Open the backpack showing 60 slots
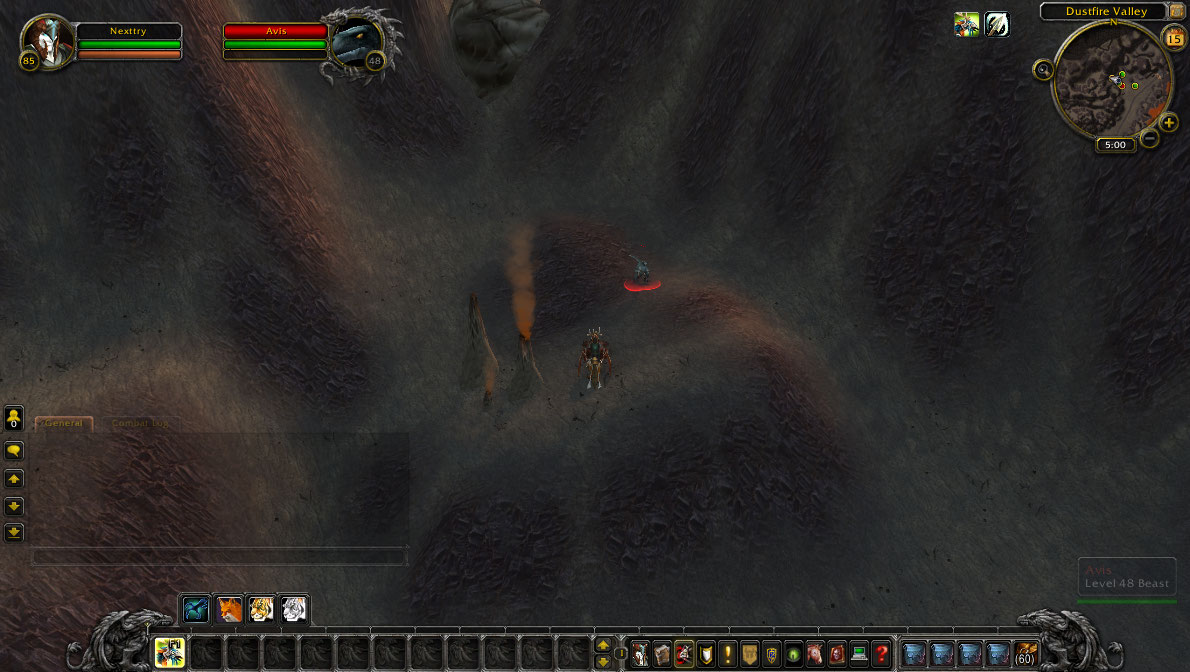This screenshot has width=1190, height=672. 1025,654
